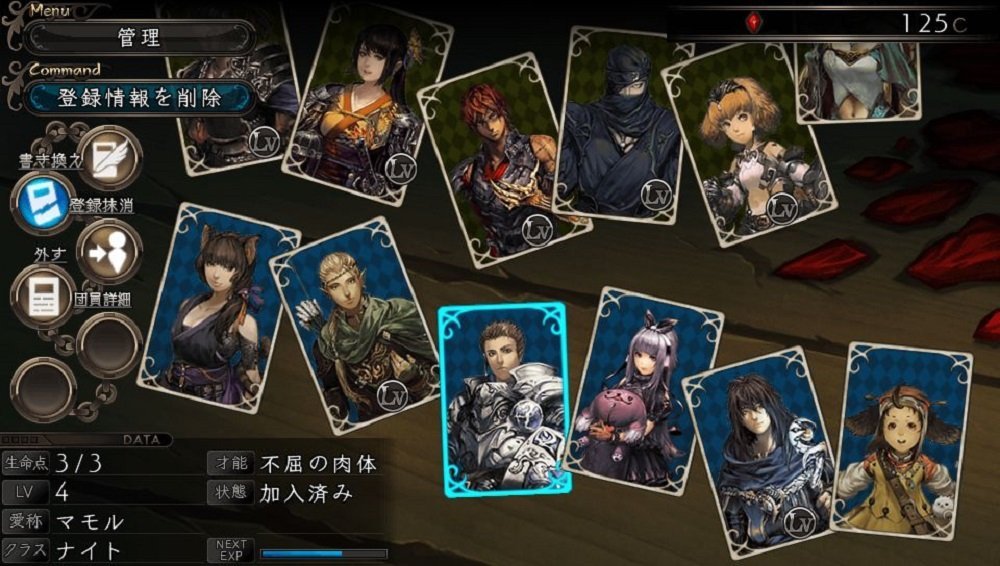
Task: Click the 外す arrow-and-person command icon
Action: pyautogui.click(x=108, y=251)
